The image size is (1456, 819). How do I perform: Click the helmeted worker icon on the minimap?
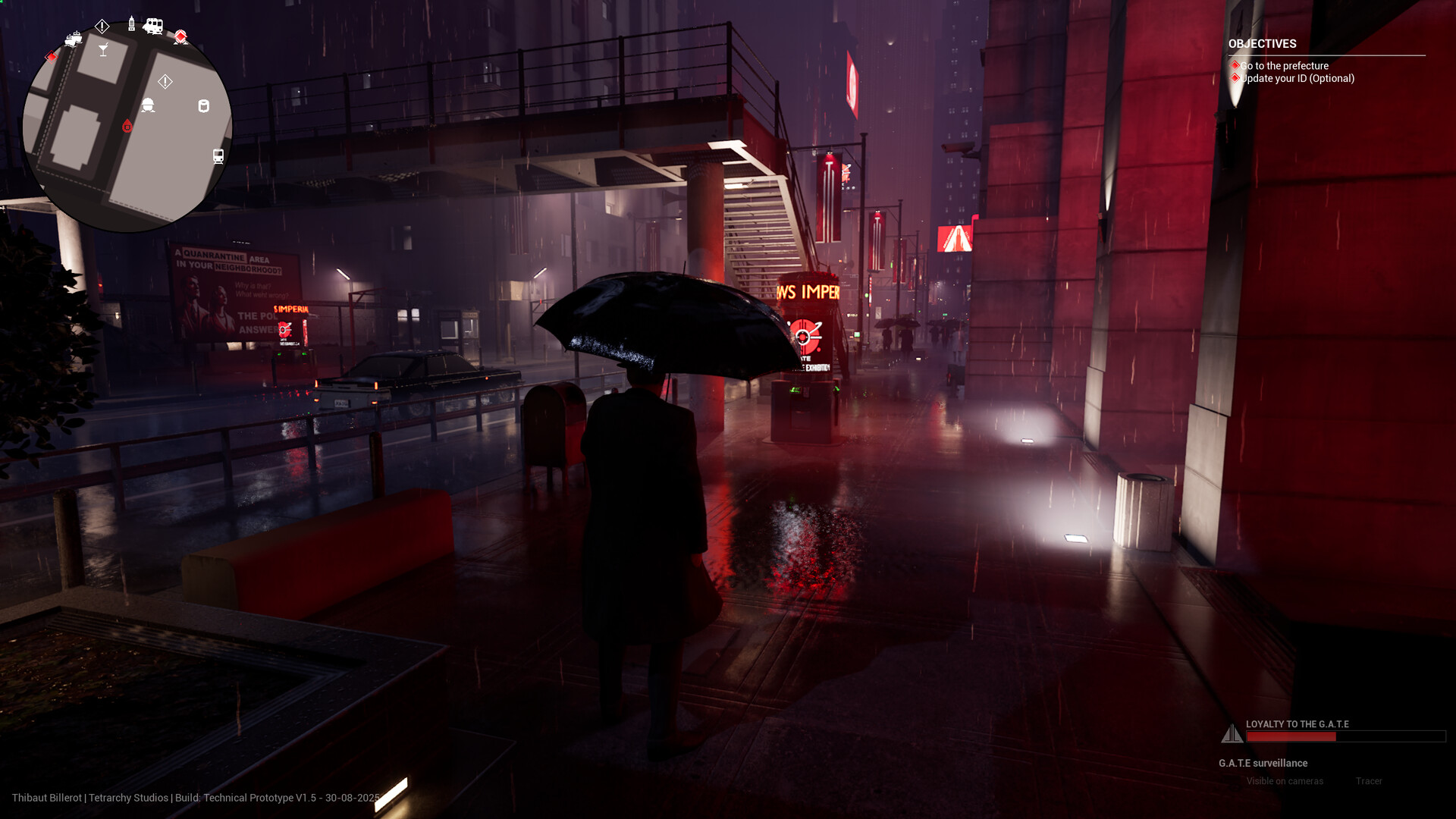pos(149,105)
